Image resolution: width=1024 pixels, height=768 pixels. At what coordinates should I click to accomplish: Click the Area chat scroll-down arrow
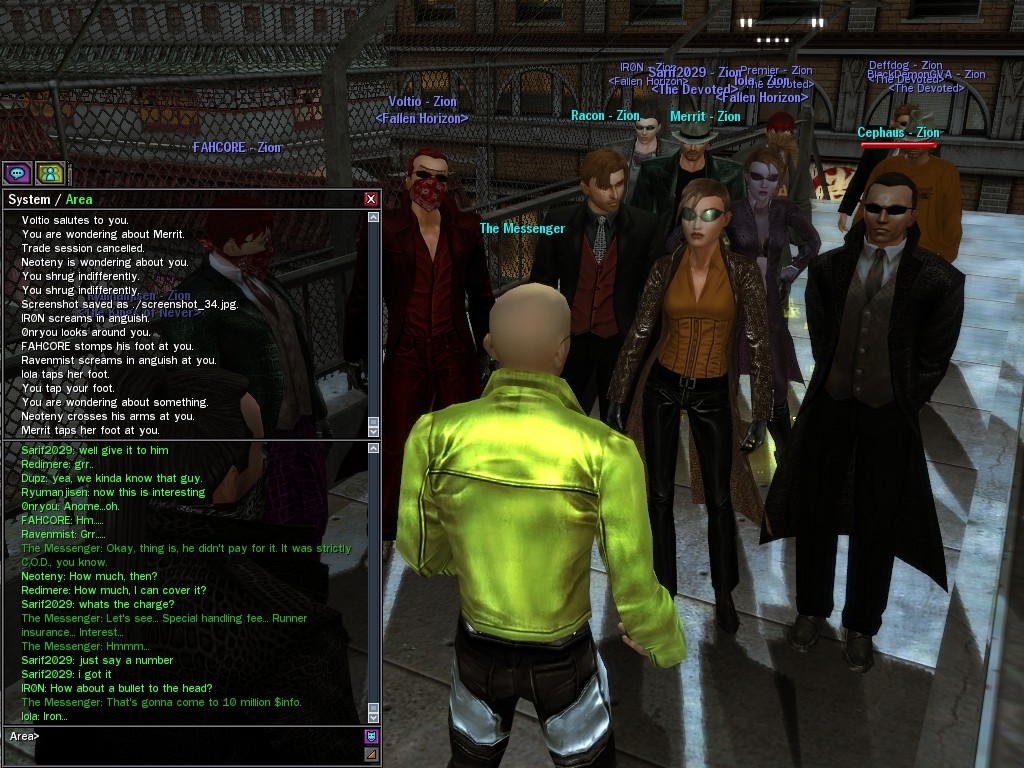[374, 716]
